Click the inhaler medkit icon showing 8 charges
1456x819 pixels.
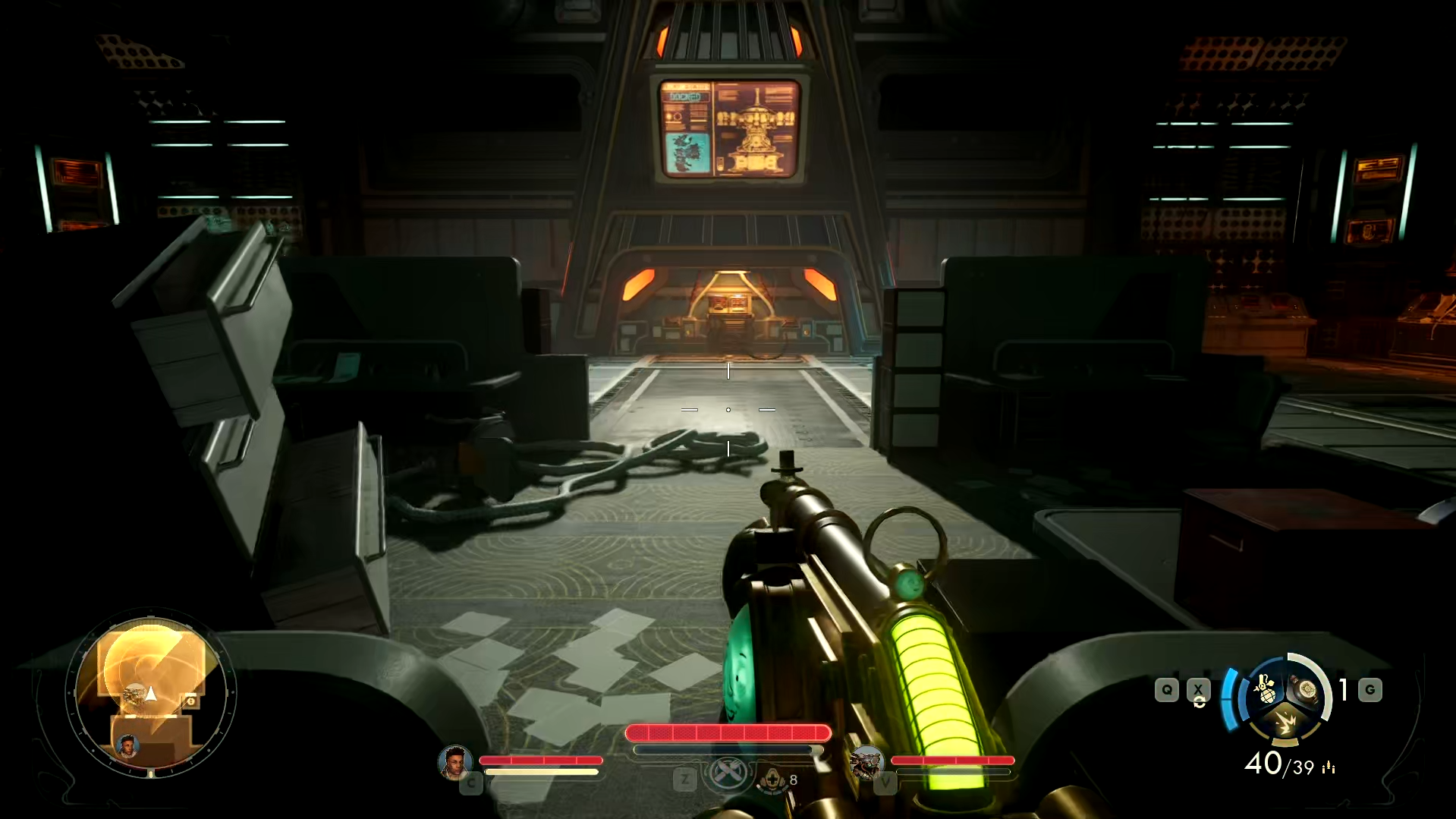click(773, 780)
